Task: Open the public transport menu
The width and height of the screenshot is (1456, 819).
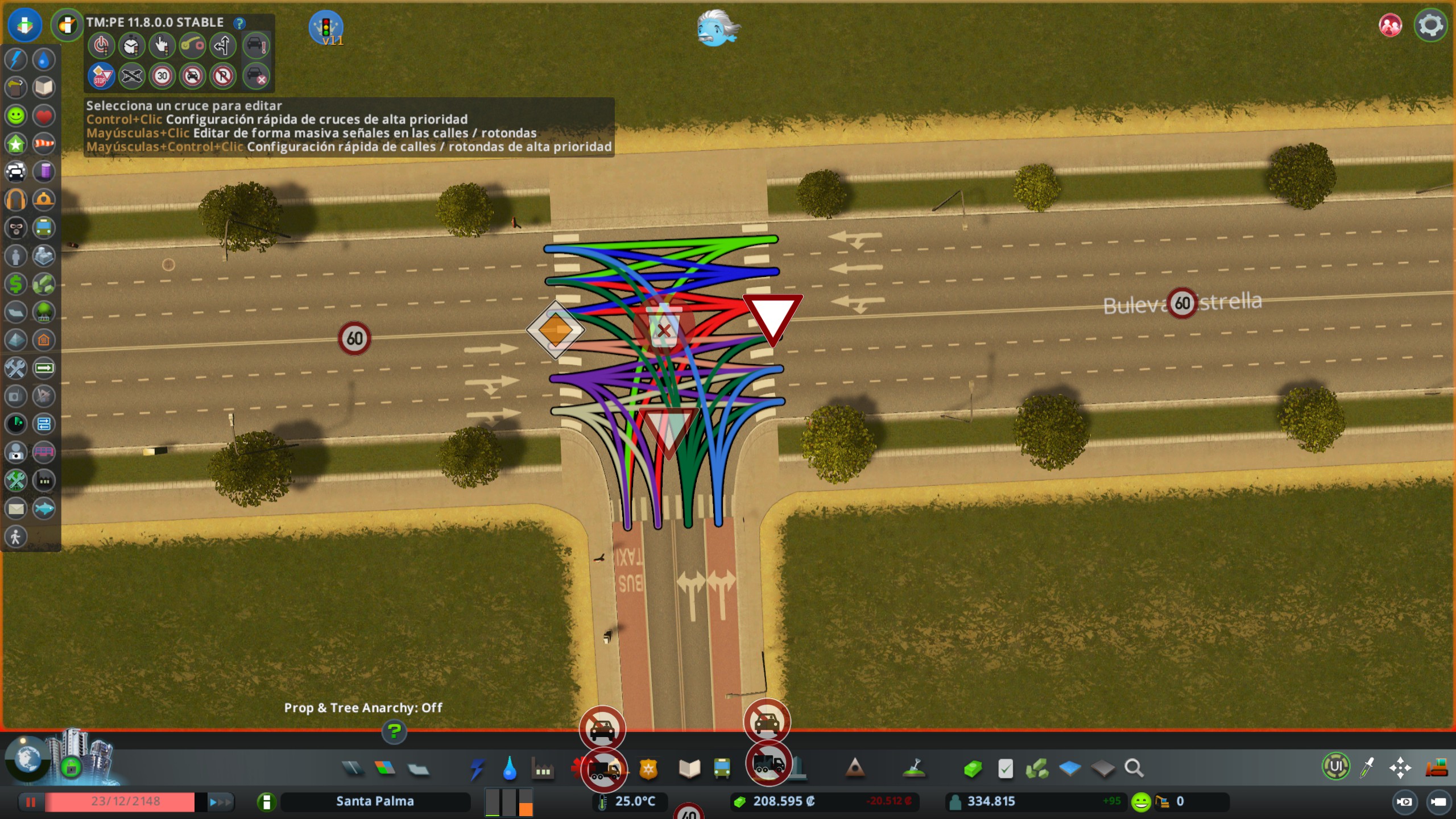Action: pyautogui.click(x=722, y=770)
